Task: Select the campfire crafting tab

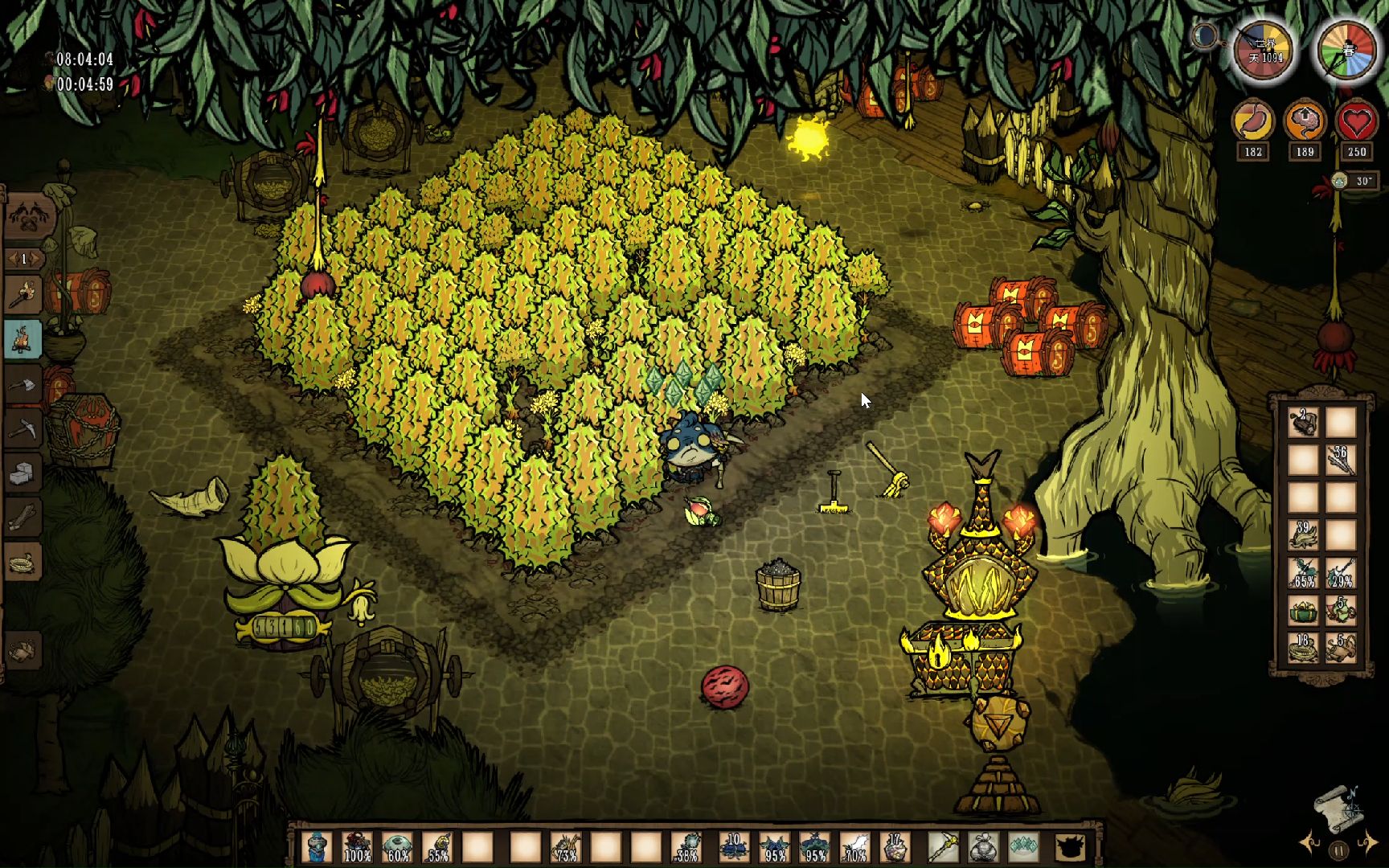Action: point(23,338)
